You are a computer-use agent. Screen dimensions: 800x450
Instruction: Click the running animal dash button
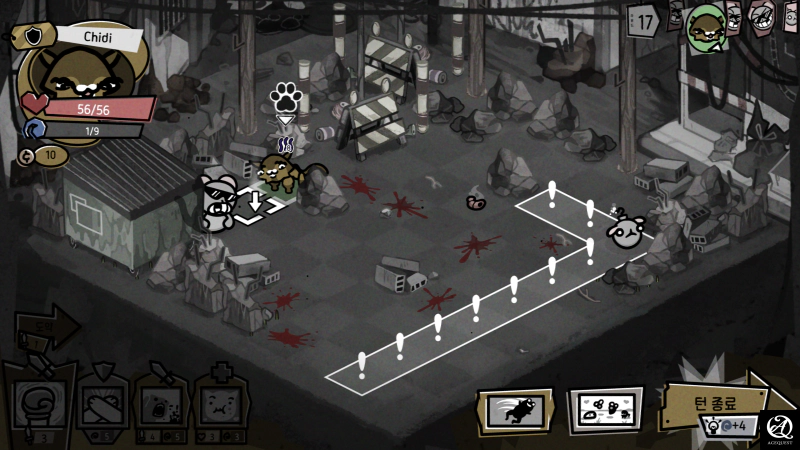(514, 411)
